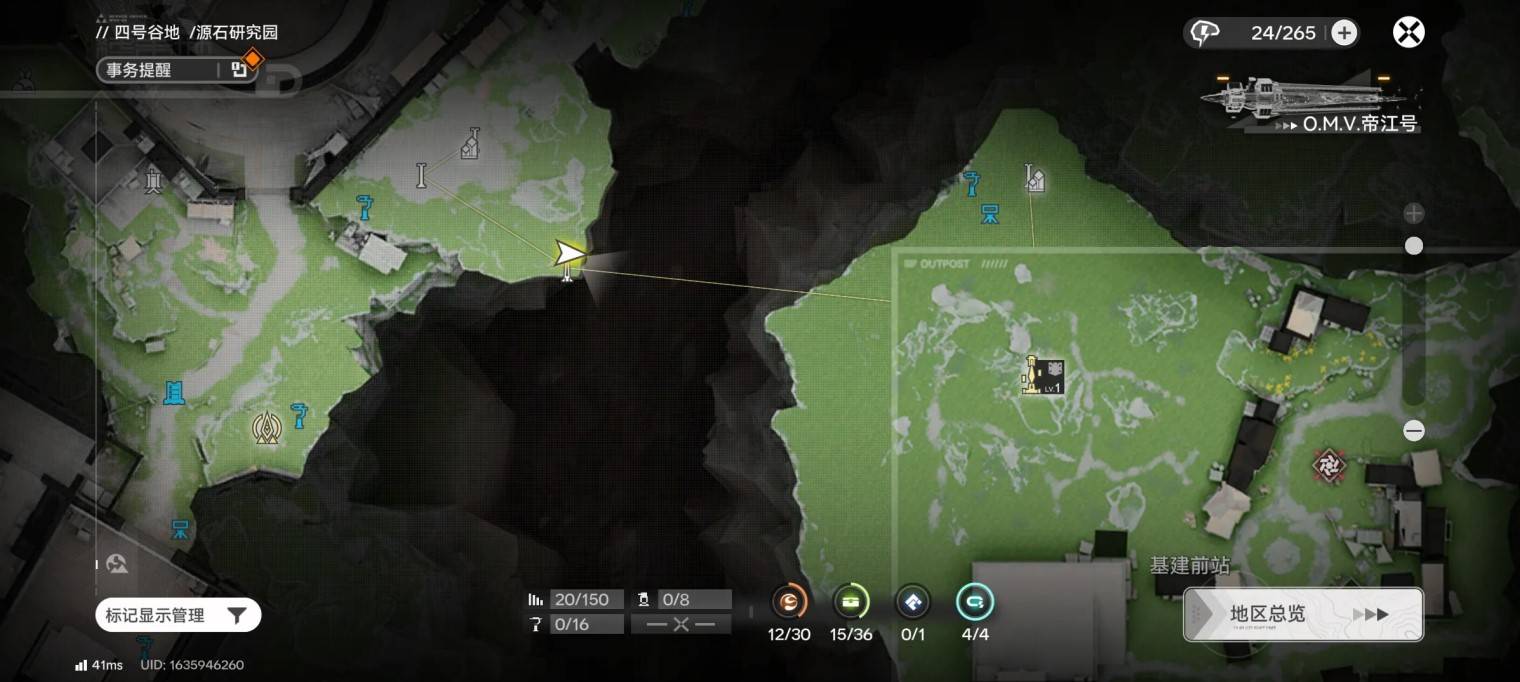Click the blue diamond counter 0/1
Screen dimensions: 1520x682
[912, 602]
